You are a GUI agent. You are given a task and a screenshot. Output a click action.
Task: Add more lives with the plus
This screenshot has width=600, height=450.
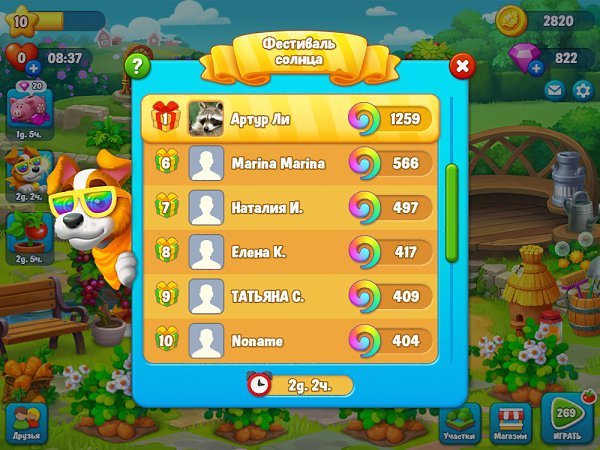click(x=33, y=68)
